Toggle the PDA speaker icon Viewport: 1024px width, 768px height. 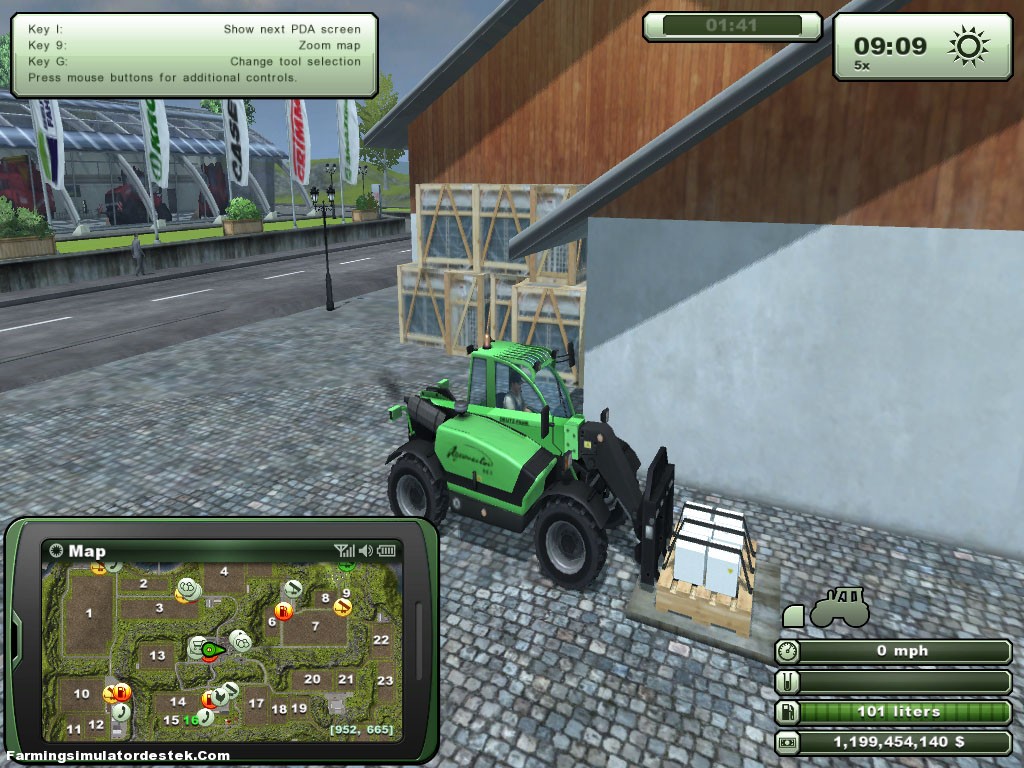[x=365, y=550]
